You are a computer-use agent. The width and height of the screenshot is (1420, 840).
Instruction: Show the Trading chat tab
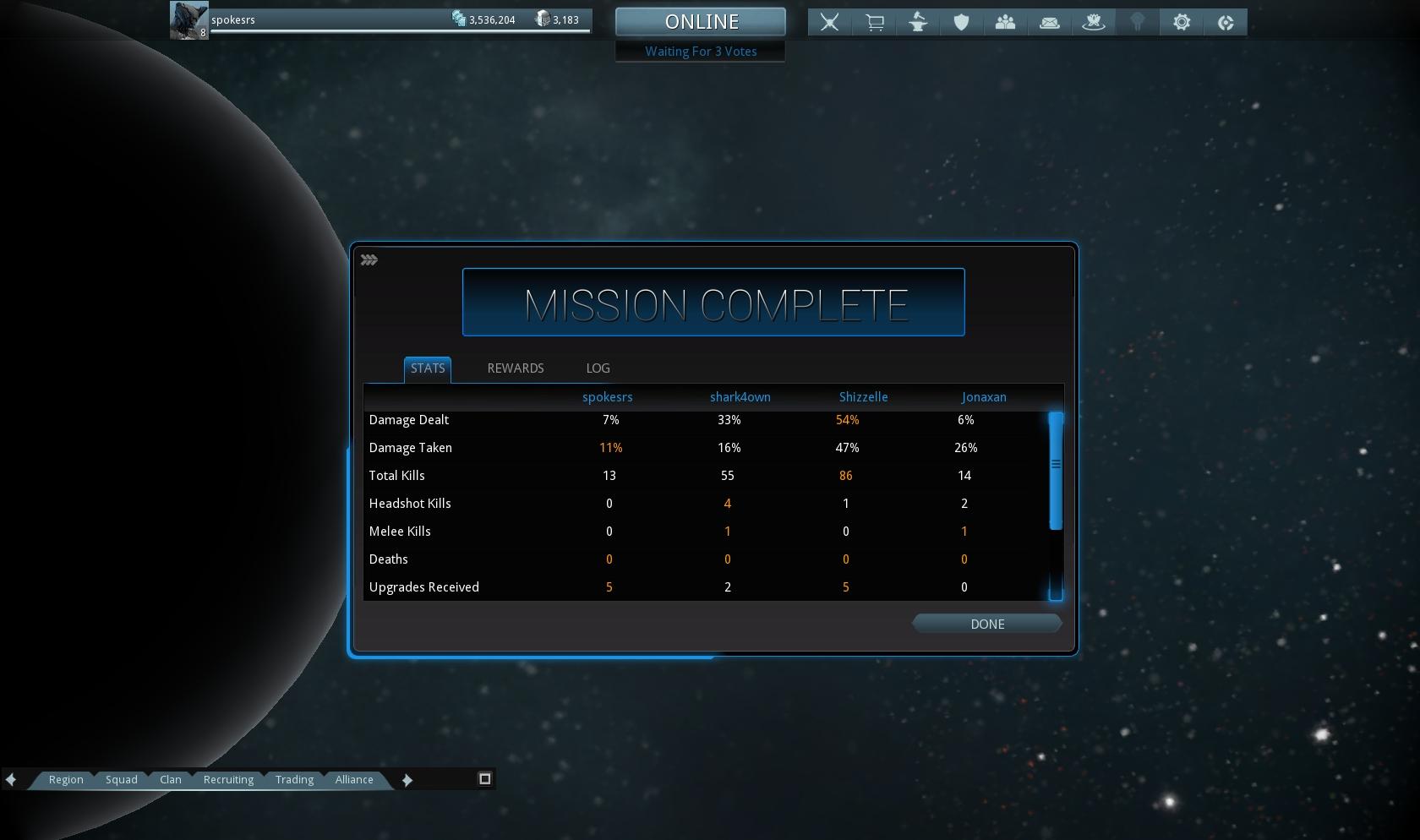point(294,779)
